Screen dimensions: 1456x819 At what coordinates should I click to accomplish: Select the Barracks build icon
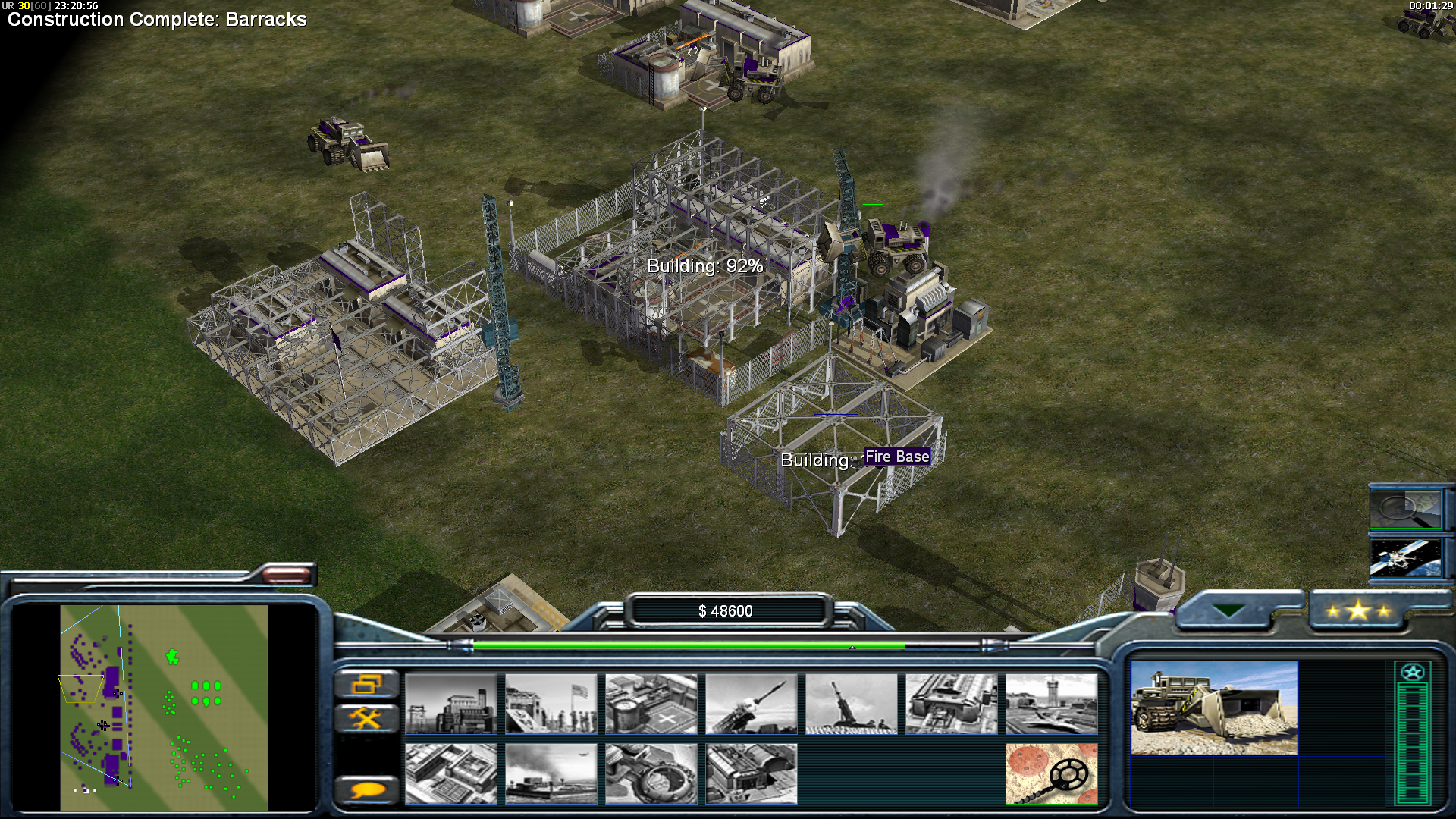pyautogui.click(x=551, y=704)
